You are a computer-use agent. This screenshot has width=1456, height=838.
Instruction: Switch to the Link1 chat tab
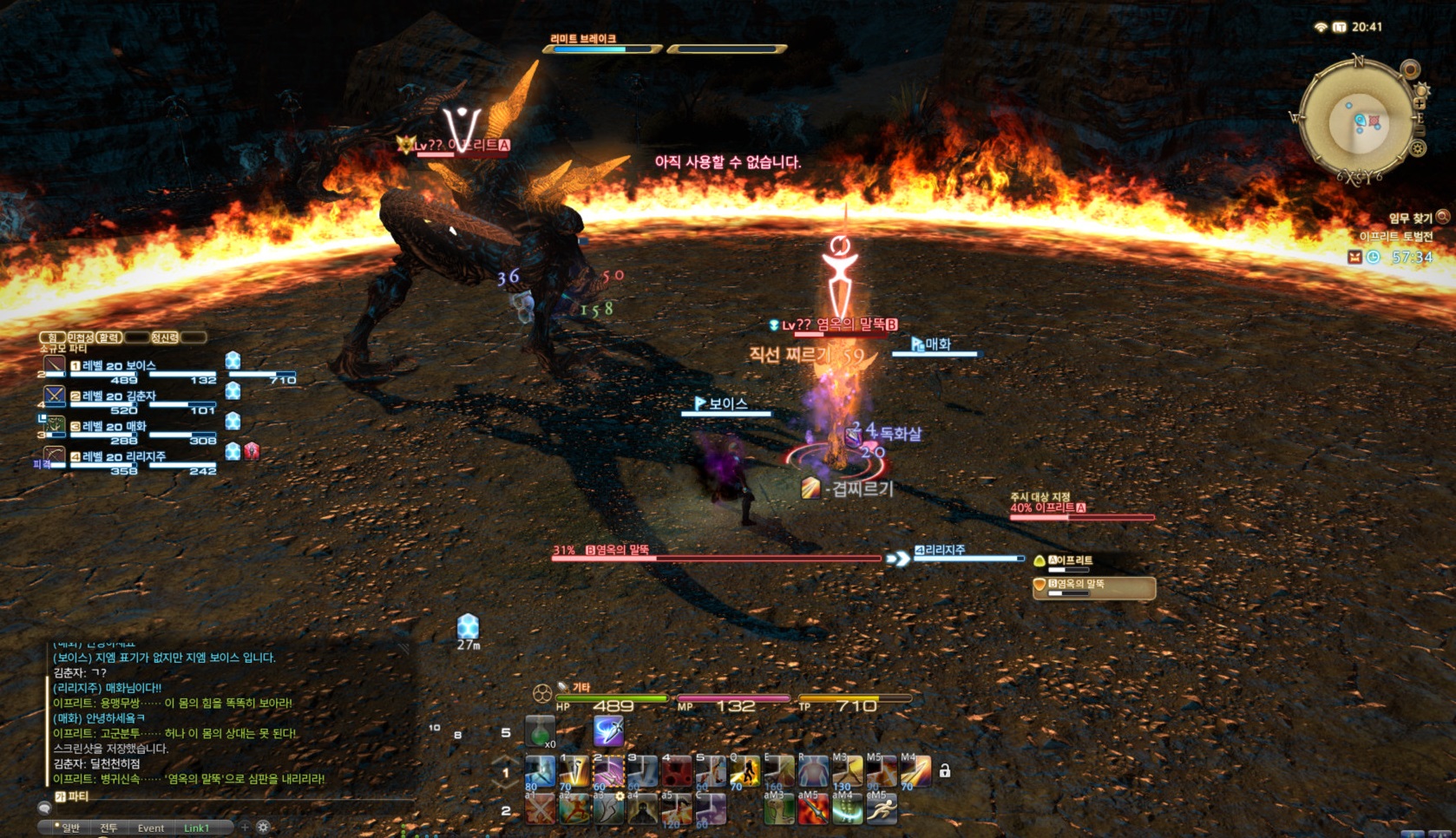coord(196,828)
